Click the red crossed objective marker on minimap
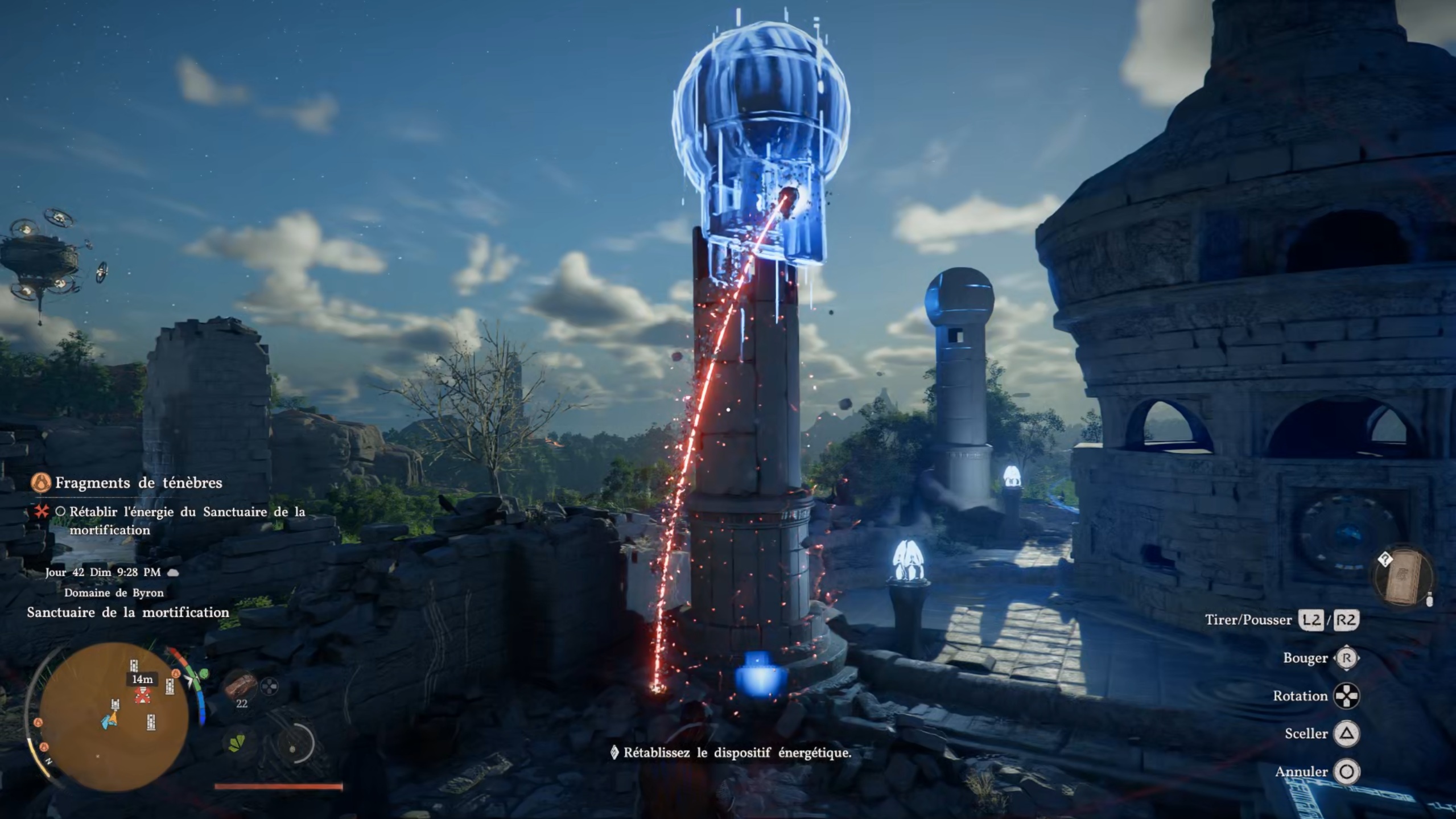This screenshot has width=1456, height=819. pyautogui.click(x=142, y=695)
